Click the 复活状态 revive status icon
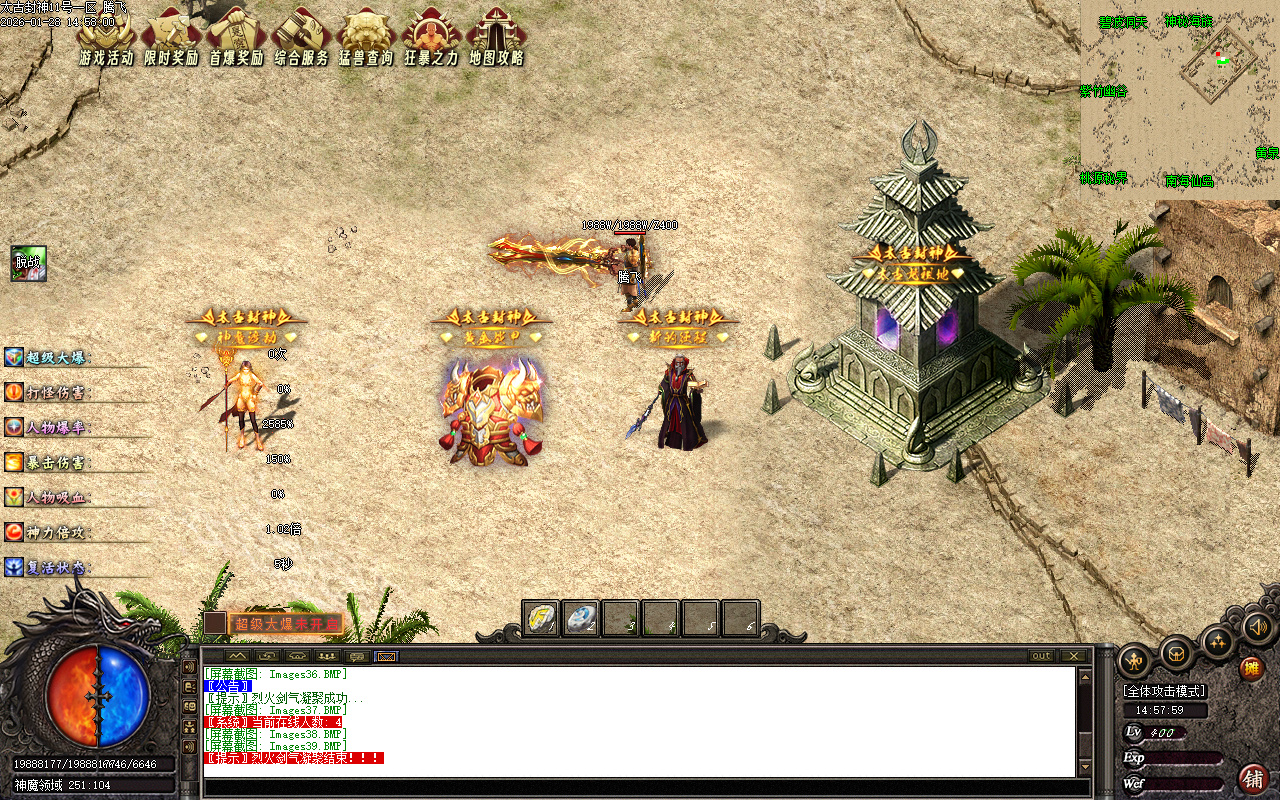The image size is (1280, 800). pyautogui.click(x=13, y=566)
